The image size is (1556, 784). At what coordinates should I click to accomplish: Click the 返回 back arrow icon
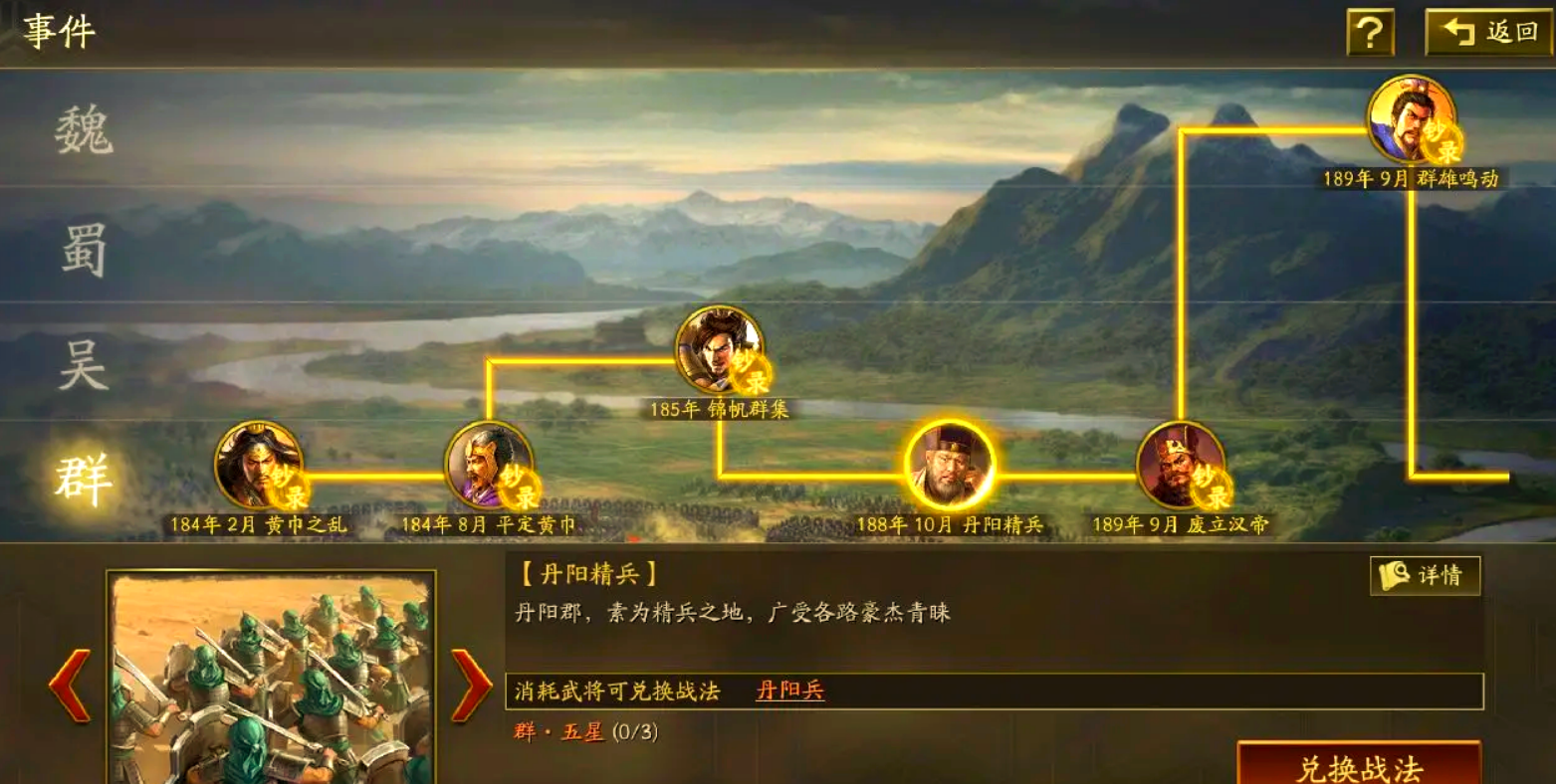(1458, 31)
